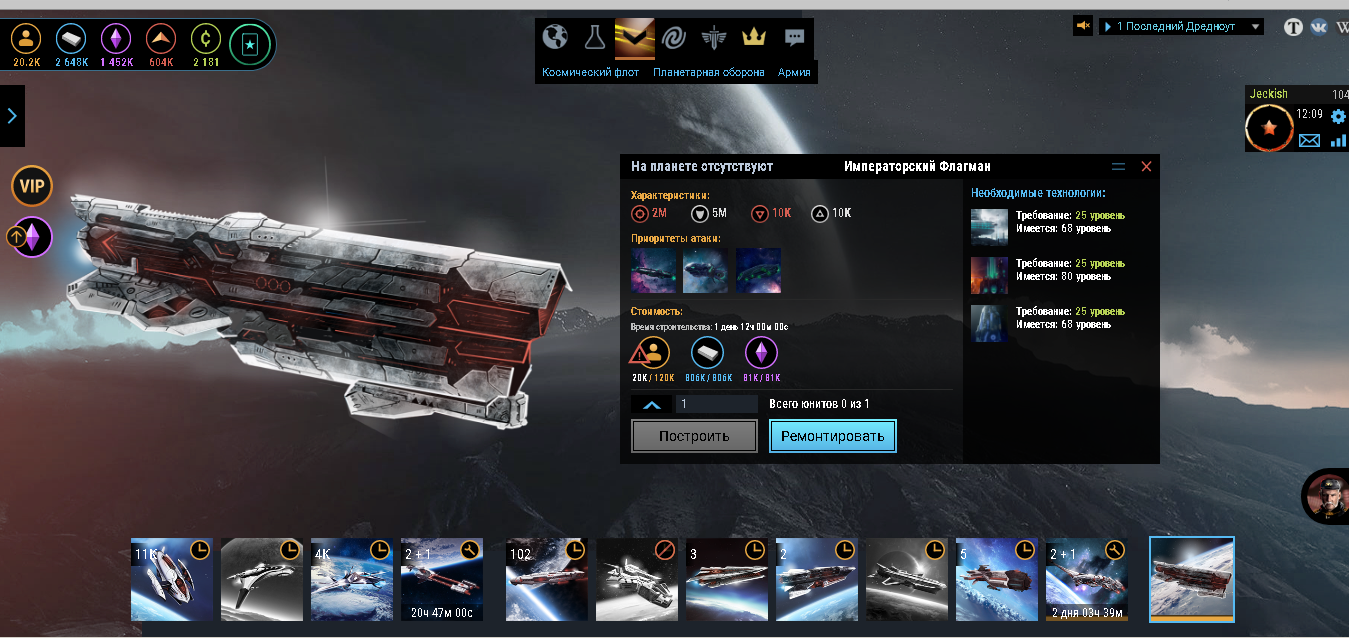Open the mail envelope icon
The width and height of the screenshot is (1349, 639).
[x=1309, y=141]
